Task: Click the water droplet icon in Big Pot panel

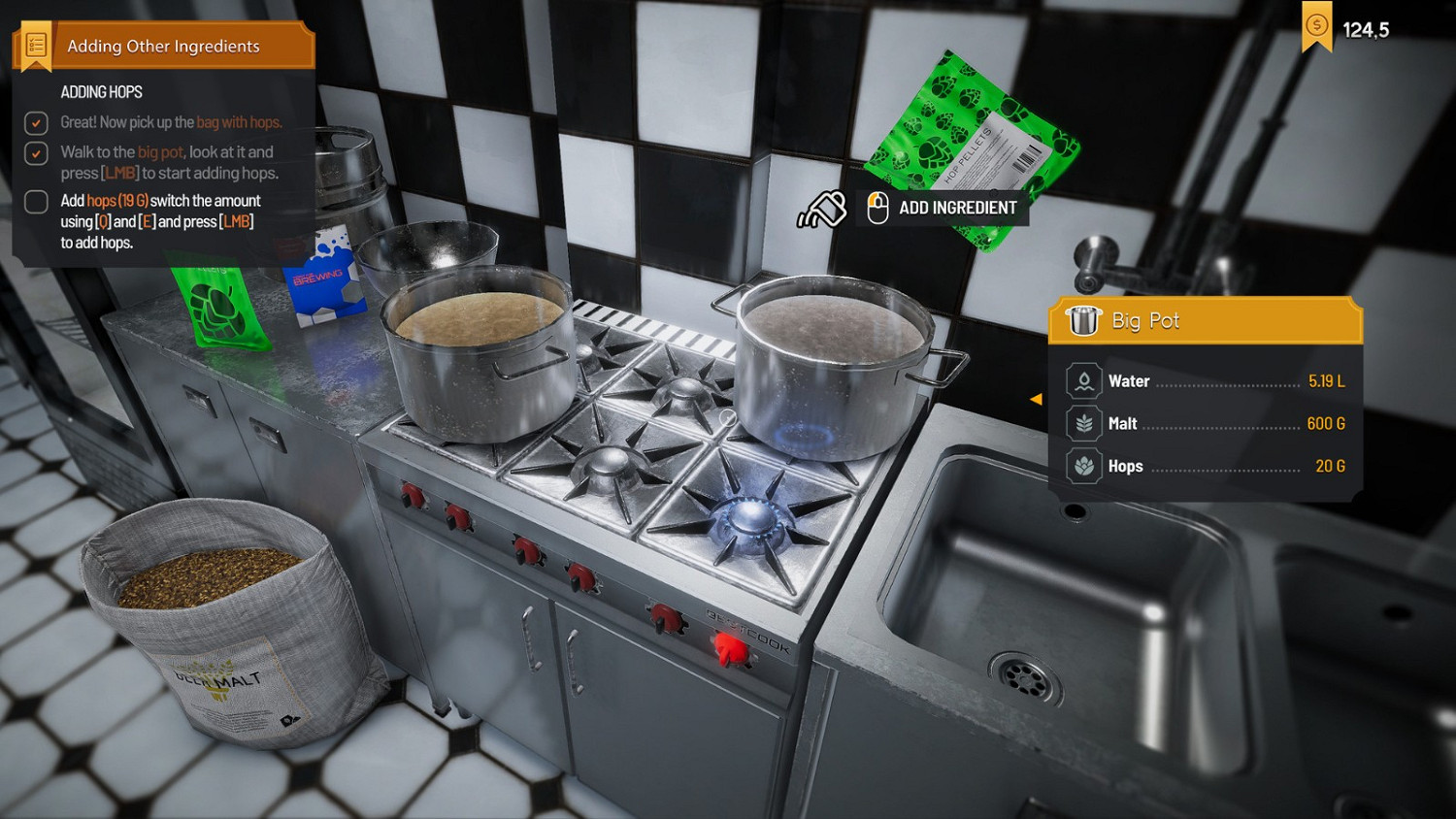Action: pos(1082,380)
